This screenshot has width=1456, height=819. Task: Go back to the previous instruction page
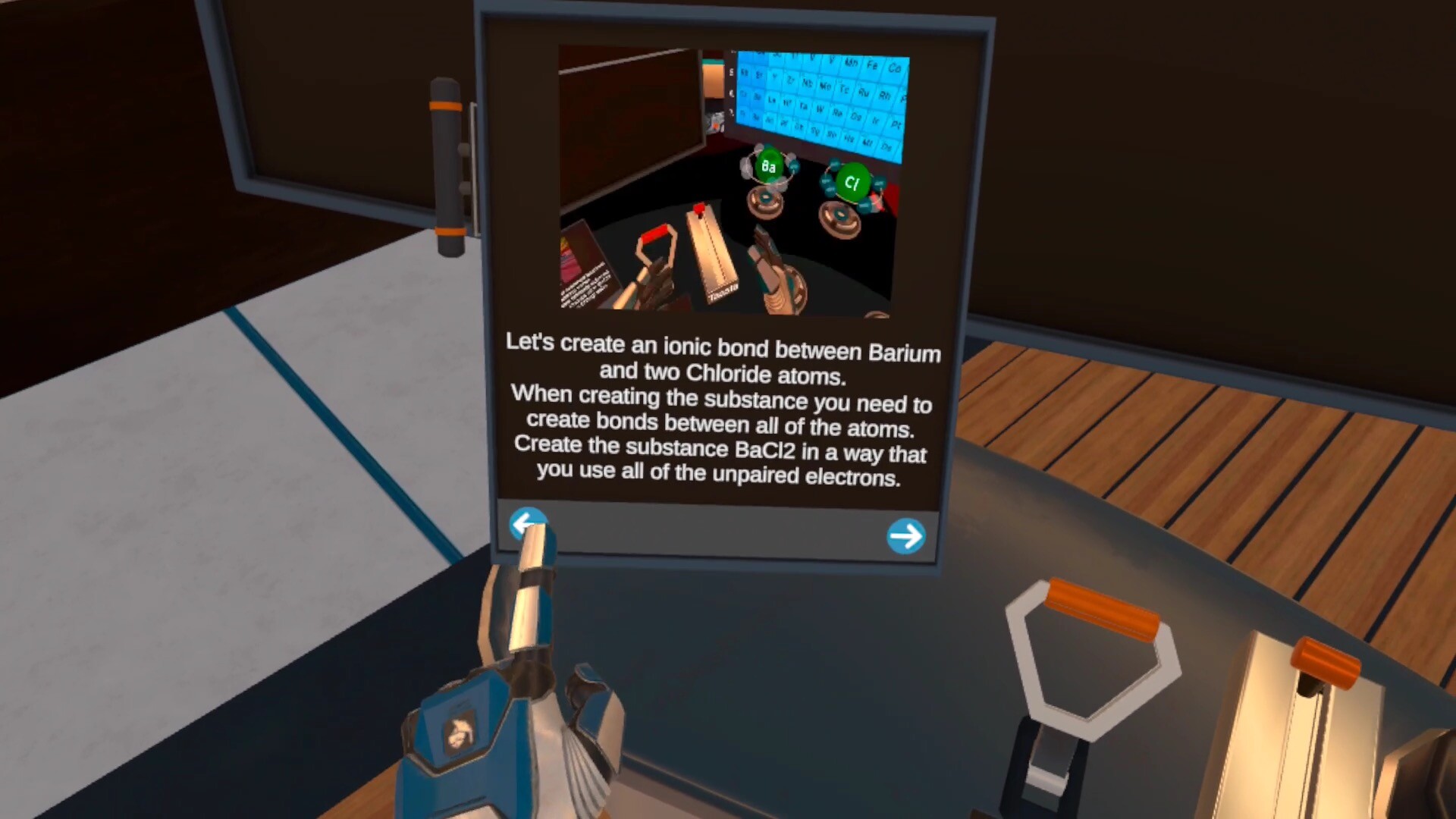[x=529, y=523]
